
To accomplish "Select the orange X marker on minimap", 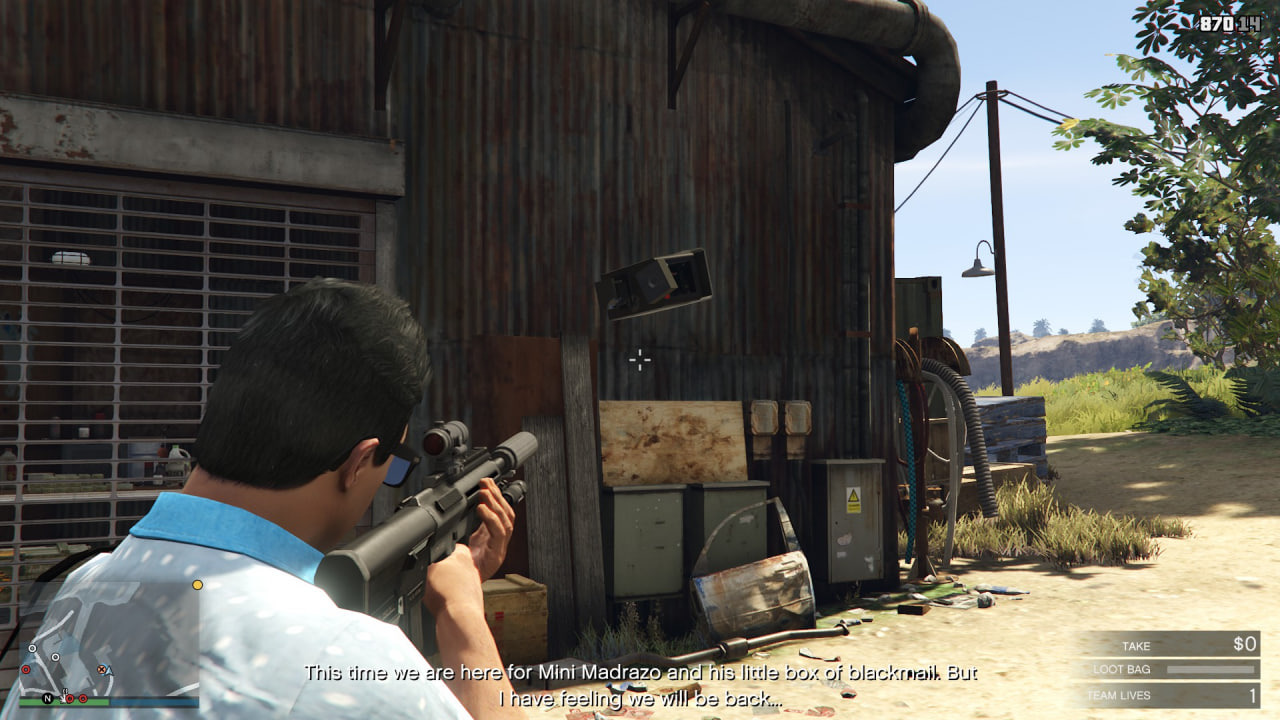I will (x=101, y=670).
